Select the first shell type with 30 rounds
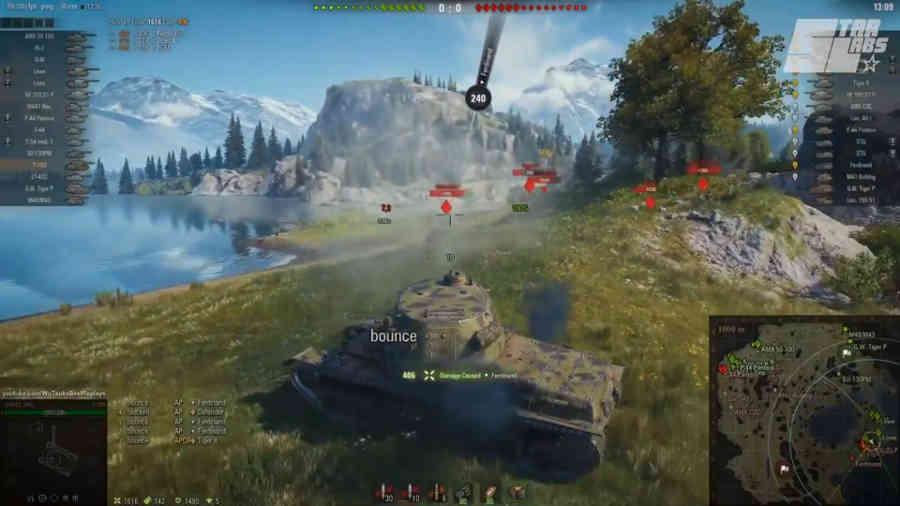Image resolution: width=900 pixels, height=506 pixels. [386, 492]
